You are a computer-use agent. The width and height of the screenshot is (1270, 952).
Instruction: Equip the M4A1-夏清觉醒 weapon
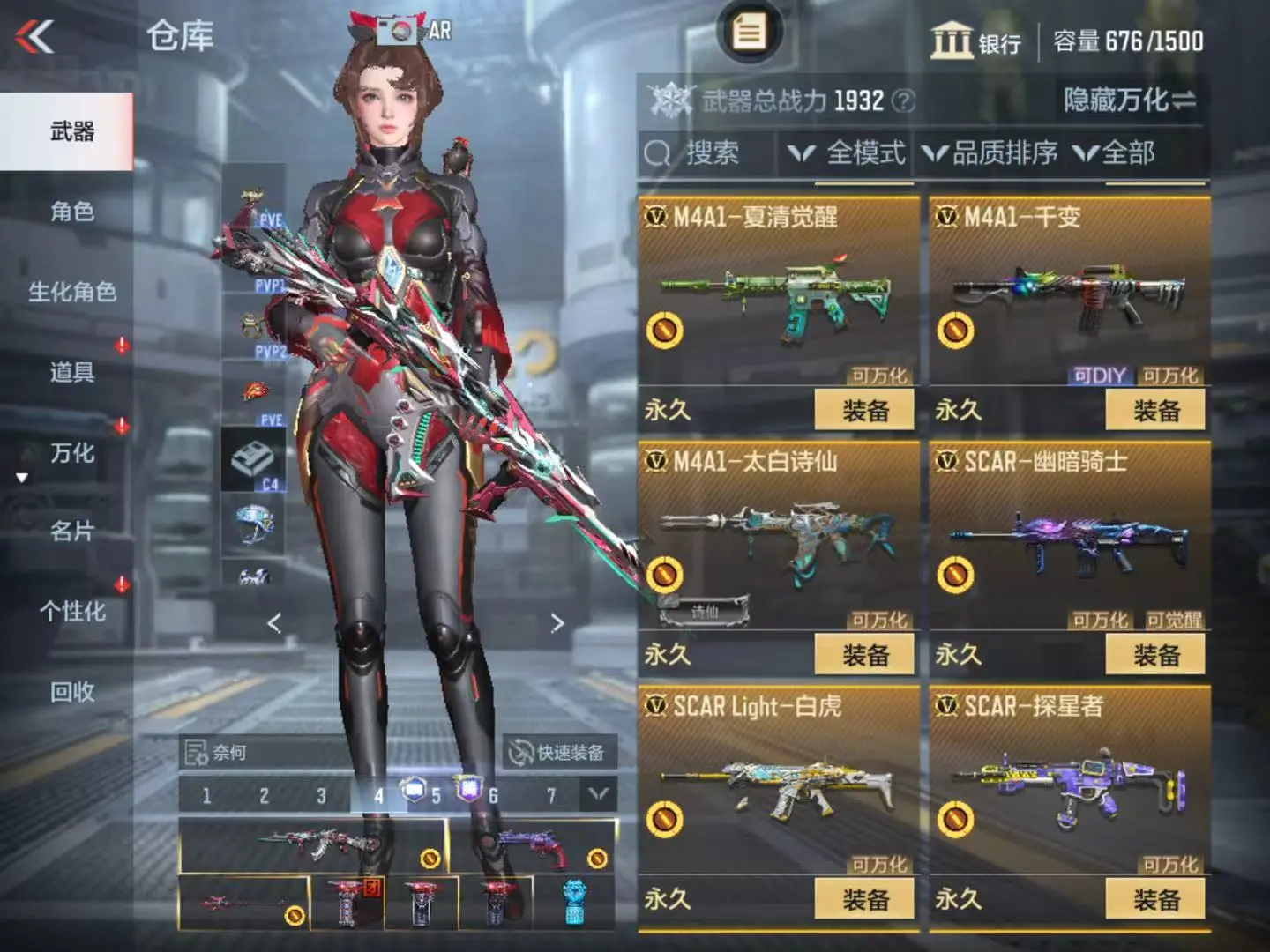(x=864, y=411)
